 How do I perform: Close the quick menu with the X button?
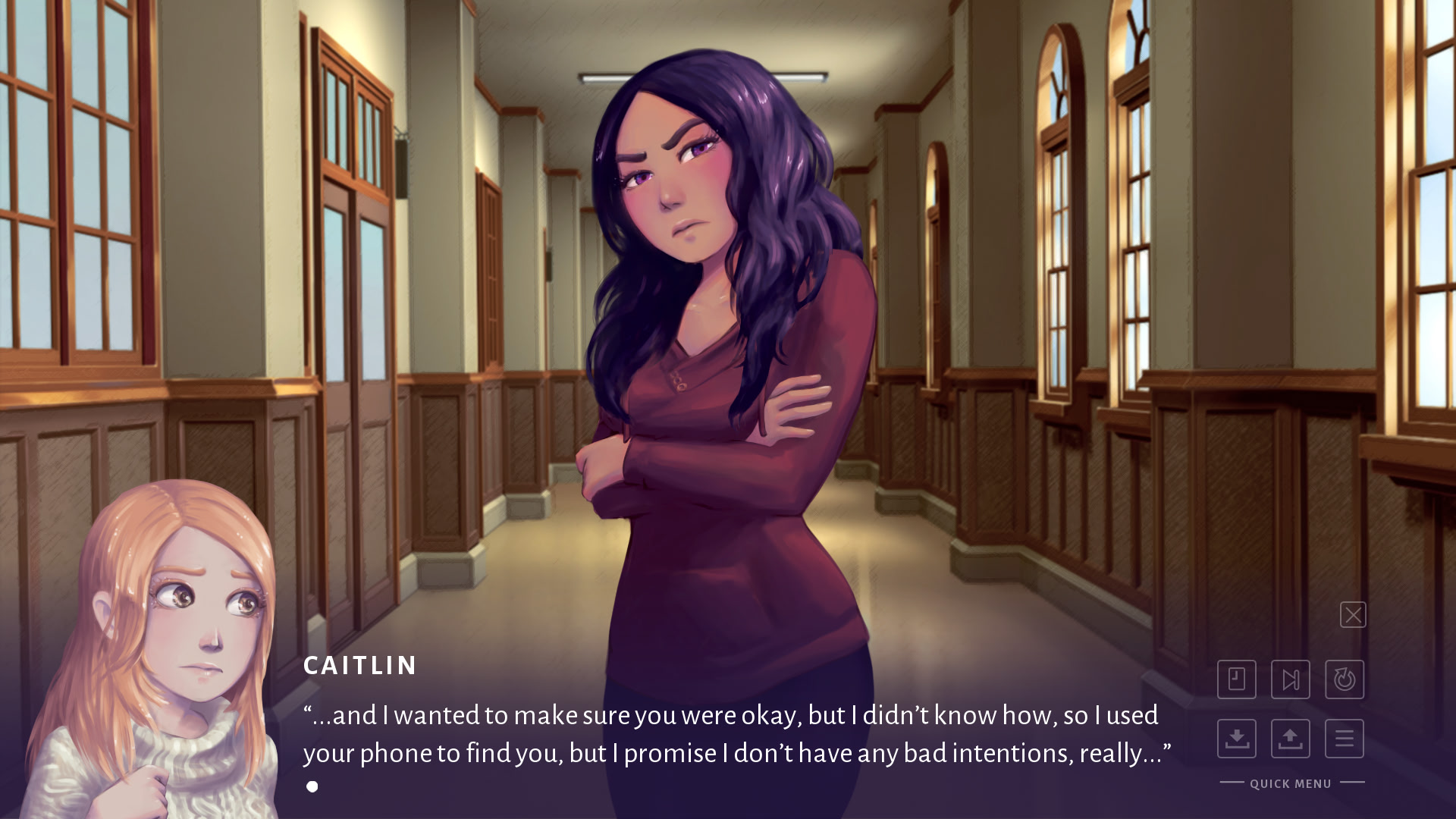[1353, 615]
